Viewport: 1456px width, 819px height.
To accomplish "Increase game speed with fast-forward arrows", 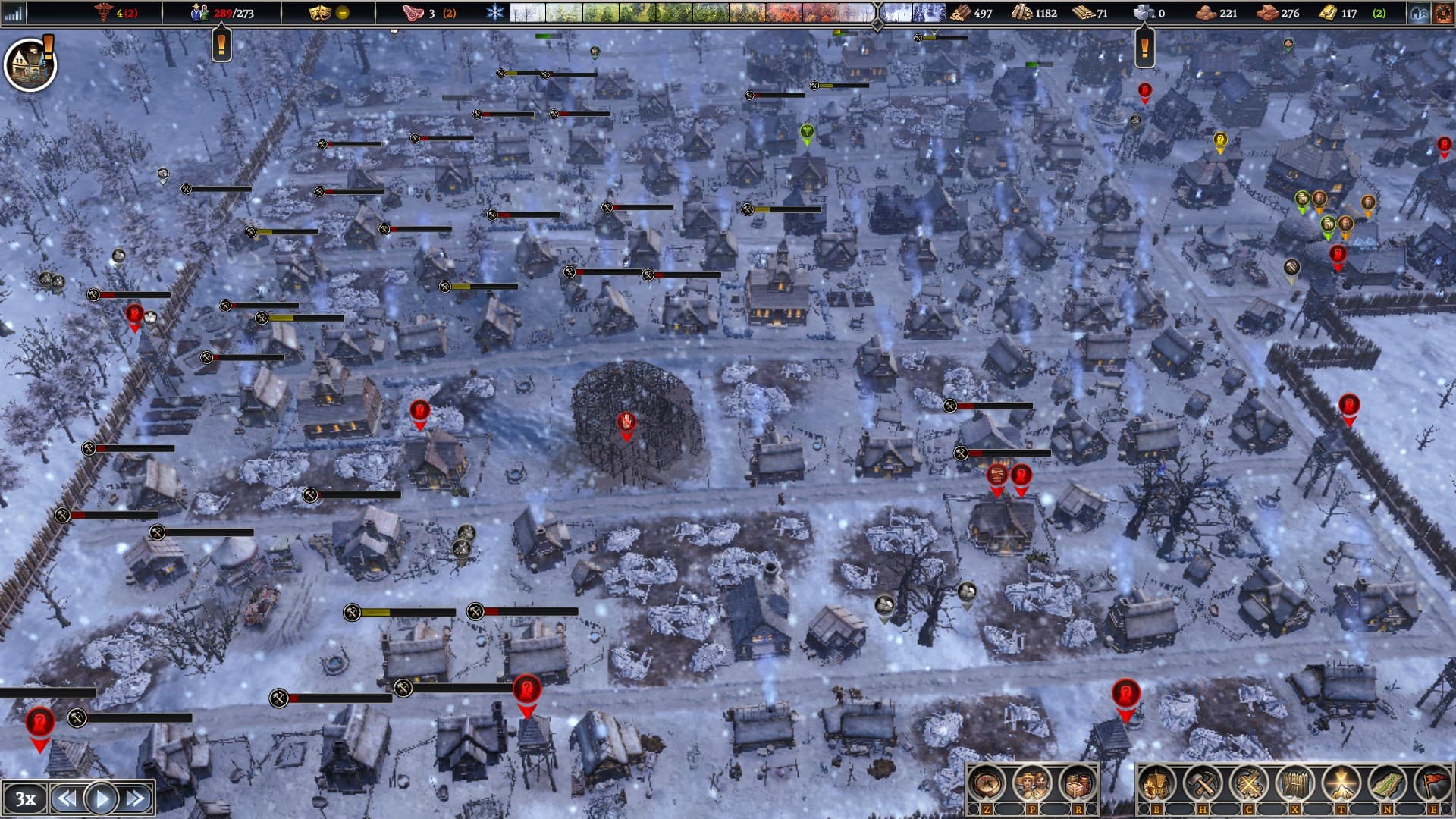I will [x=136, y=799].
